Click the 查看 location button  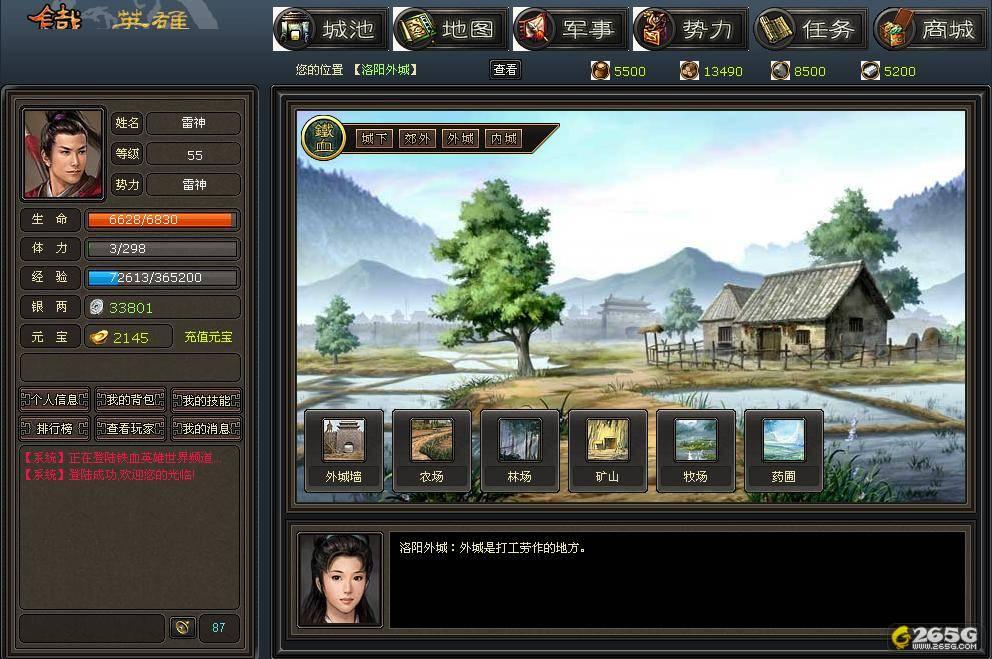click(x=506, y=70)
